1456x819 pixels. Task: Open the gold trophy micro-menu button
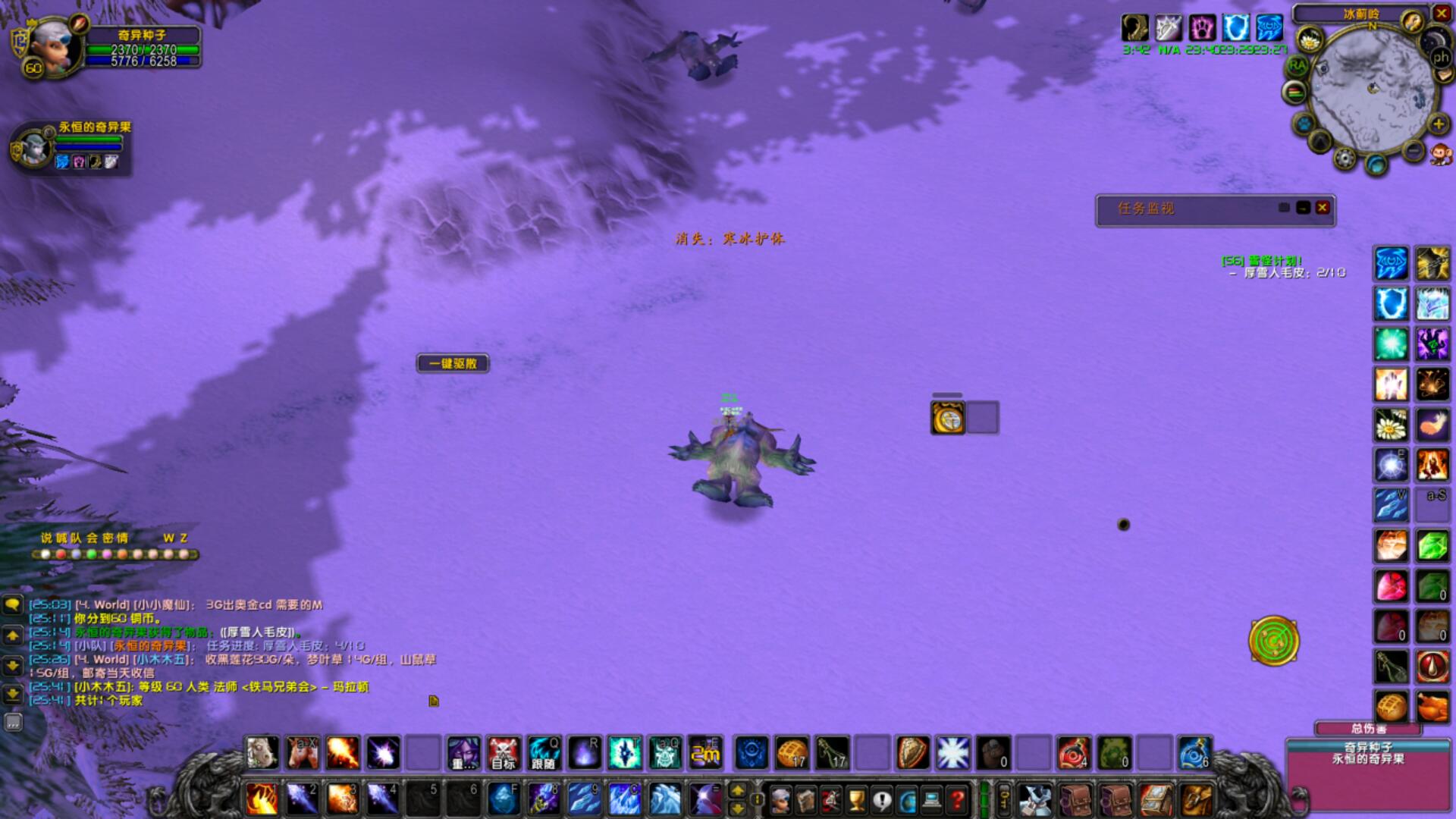[856, 799]
